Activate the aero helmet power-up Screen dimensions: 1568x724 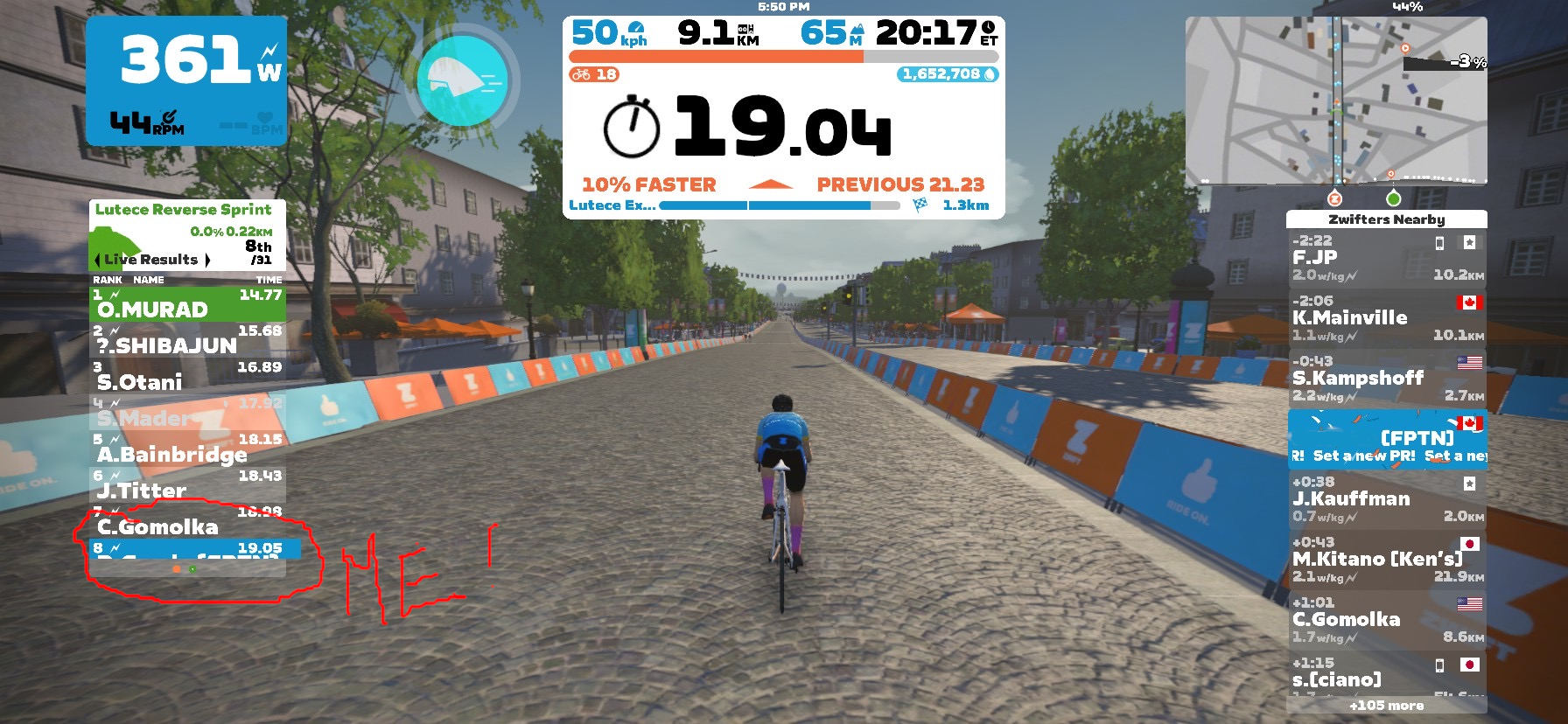pos(461,80)
